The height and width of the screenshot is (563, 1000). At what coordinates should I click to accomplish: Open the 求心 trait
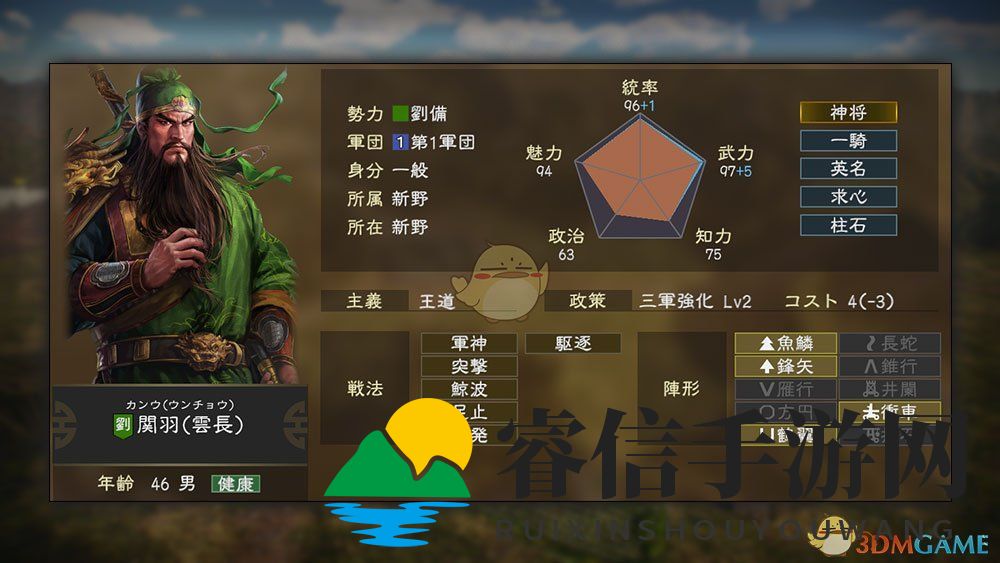(x=848, y=197)
